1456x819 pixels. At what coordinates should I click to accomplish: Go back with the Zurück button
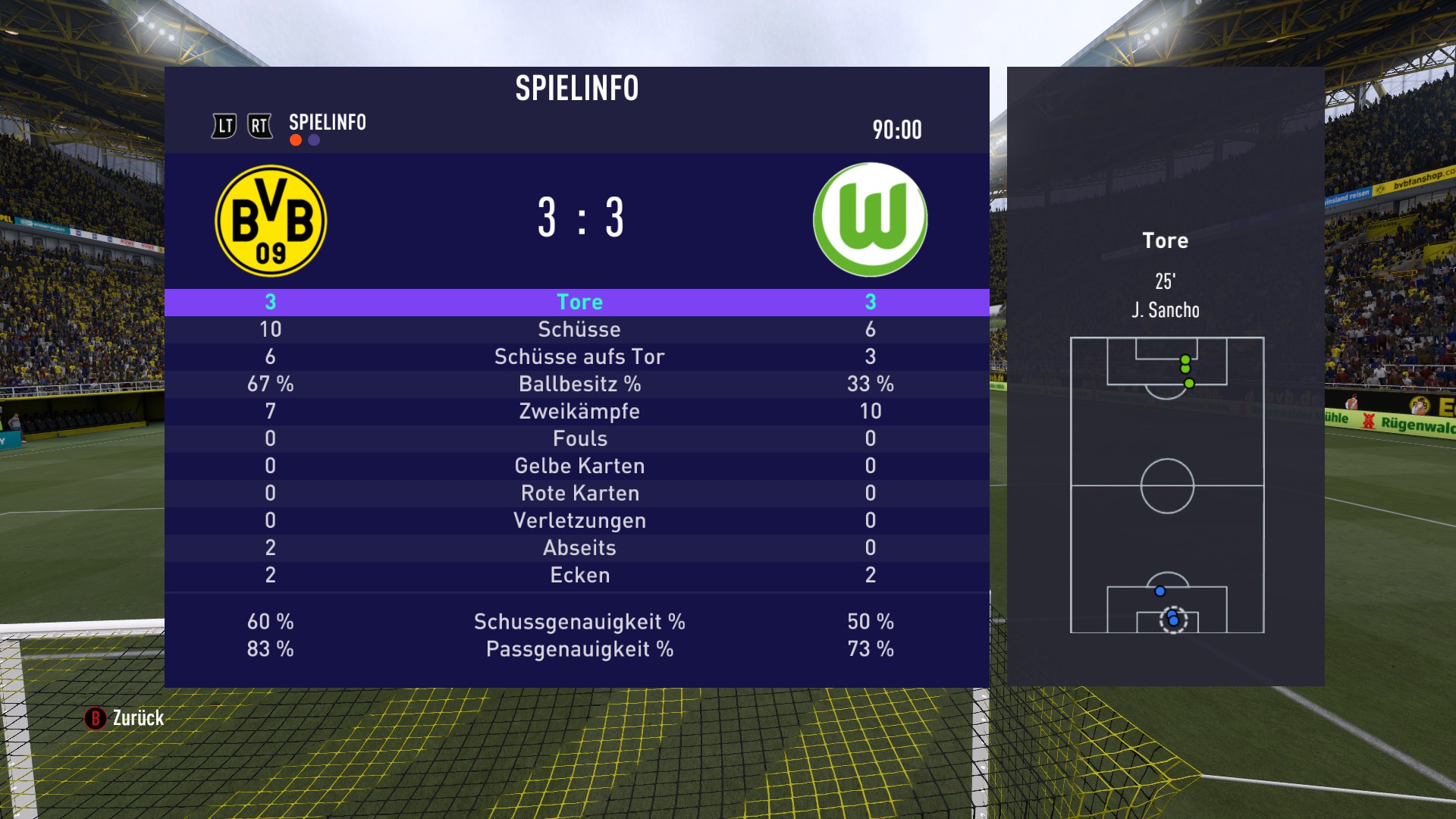tap(125, 717)
